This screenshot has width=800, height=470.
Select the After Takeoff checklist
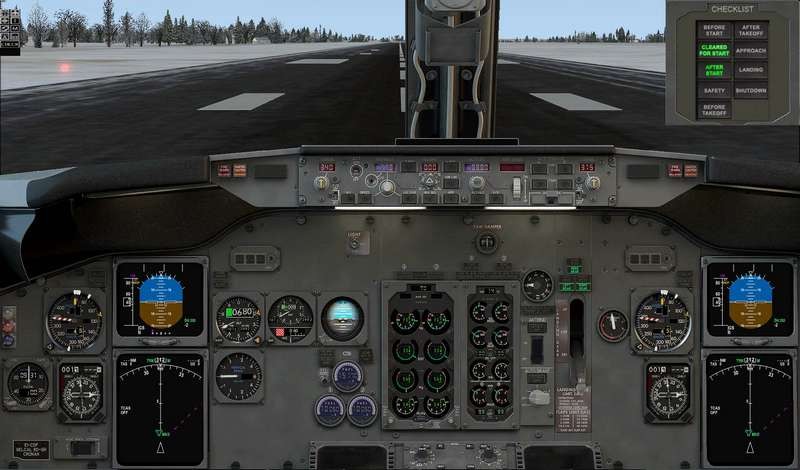point(751,30)
